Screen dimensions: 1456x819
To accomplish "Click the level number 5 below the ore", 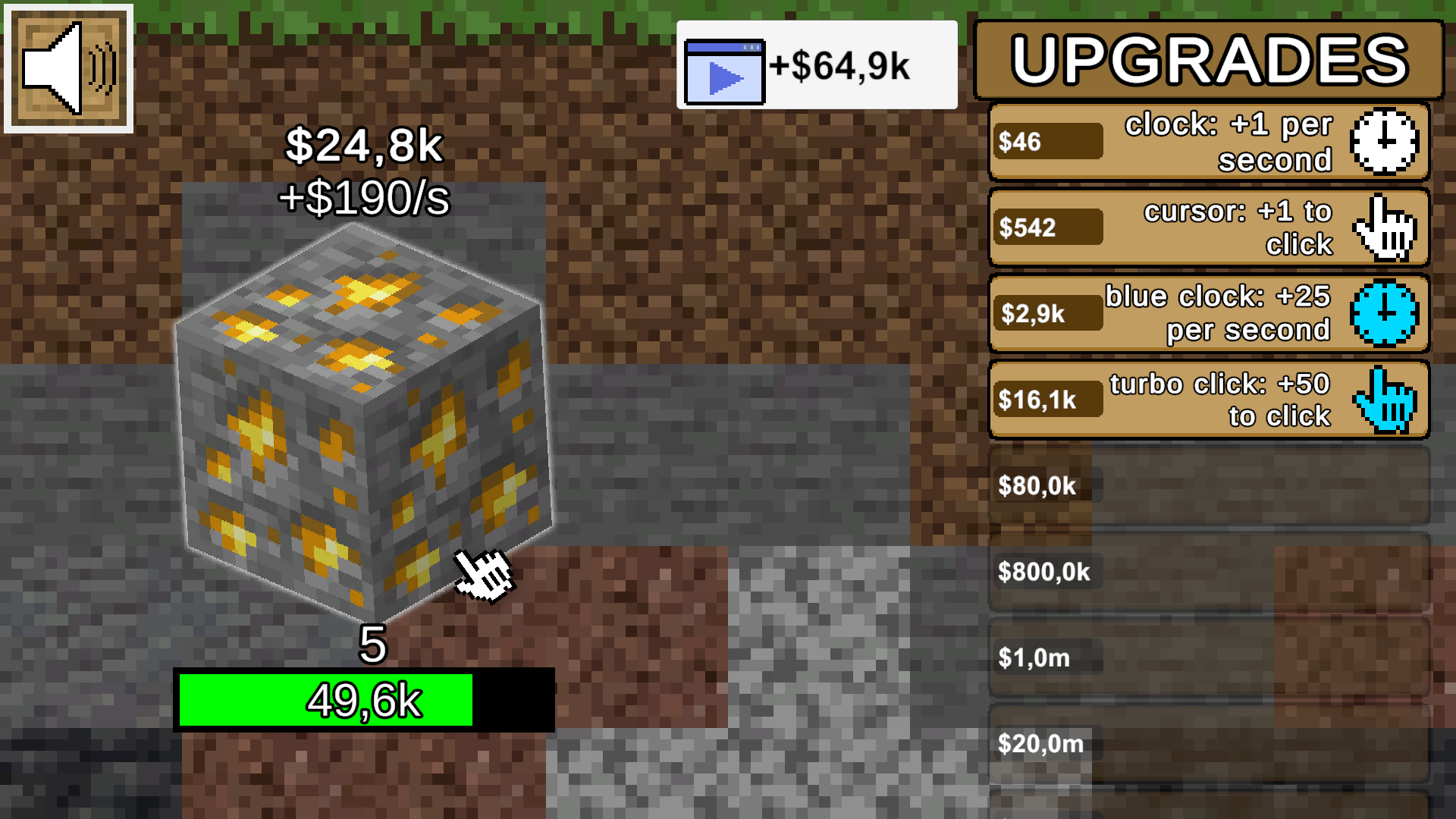I will click(372, 647).
